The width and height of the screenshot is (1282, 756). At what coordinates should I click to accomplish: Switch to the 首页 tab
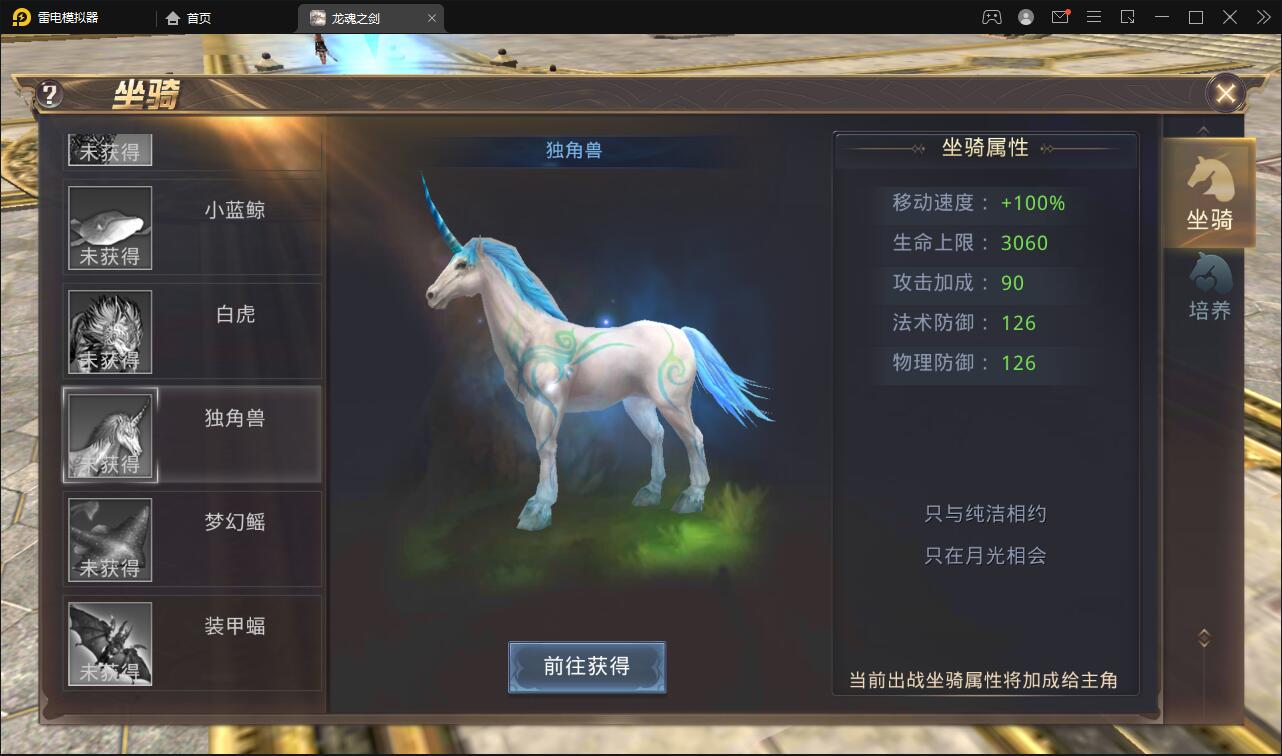[186, 17]
